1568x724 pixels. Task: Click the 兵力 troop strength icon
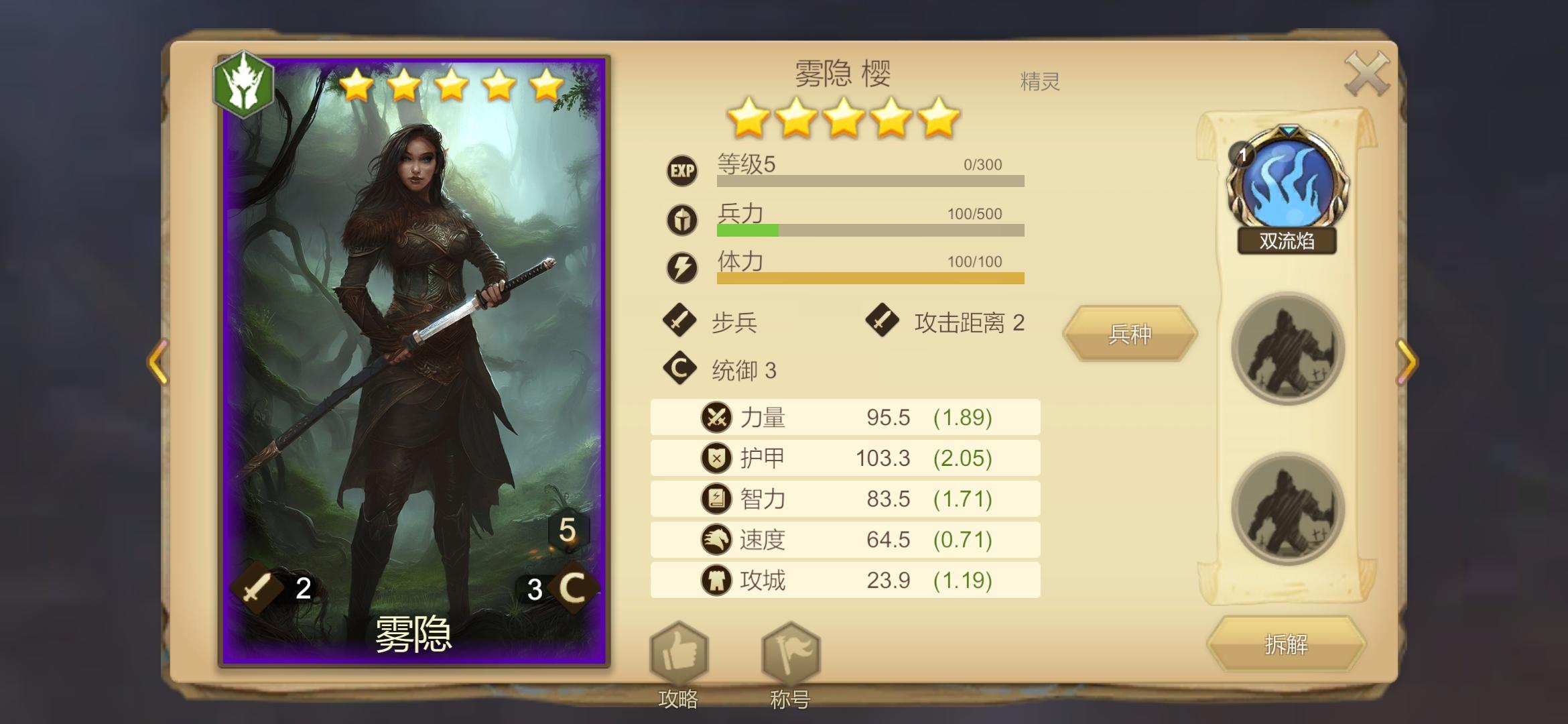(681, 221)
